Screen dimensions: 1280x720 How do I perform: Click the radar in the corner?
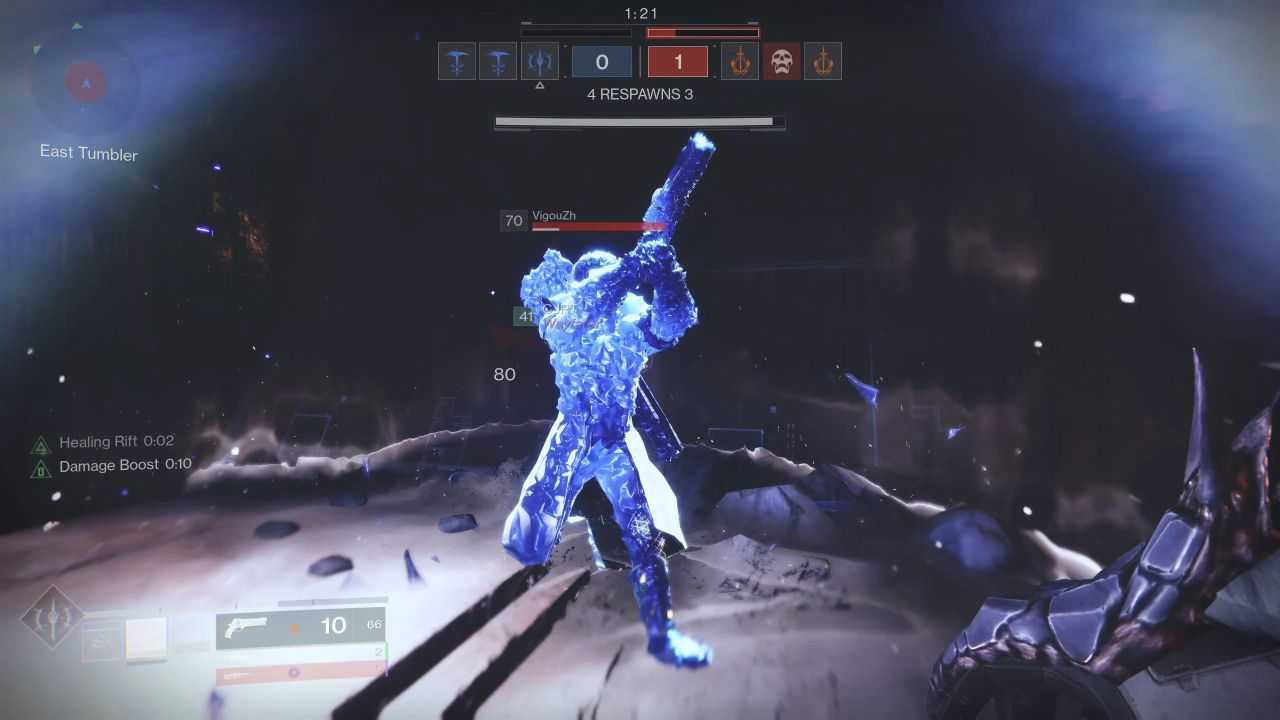click(85, 83)
